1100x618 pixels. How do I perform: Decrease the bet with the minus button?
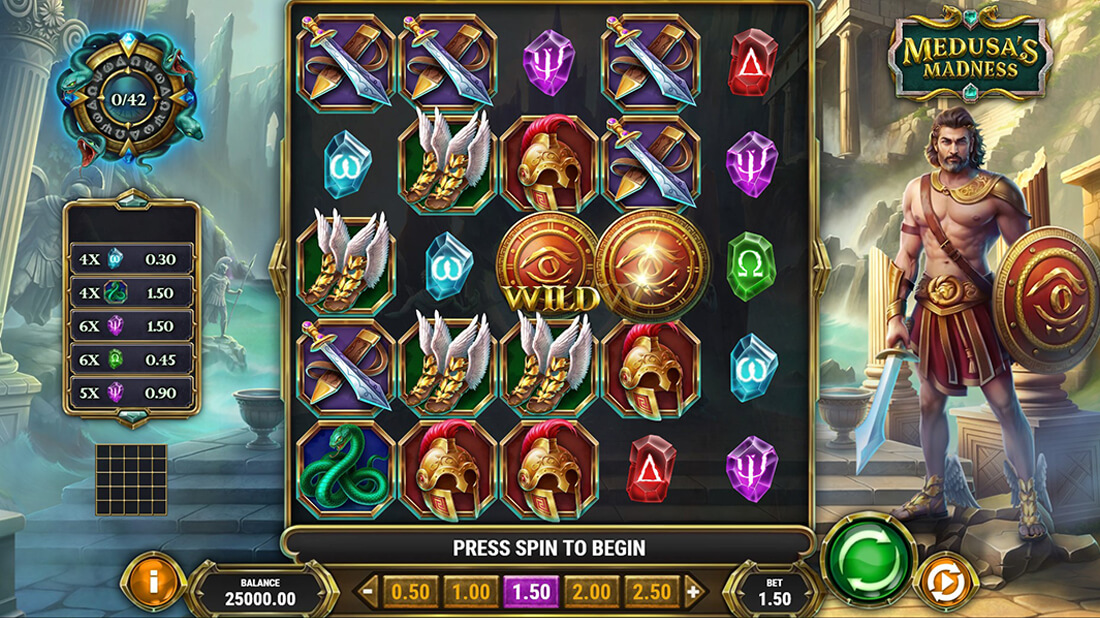point(369,592)
